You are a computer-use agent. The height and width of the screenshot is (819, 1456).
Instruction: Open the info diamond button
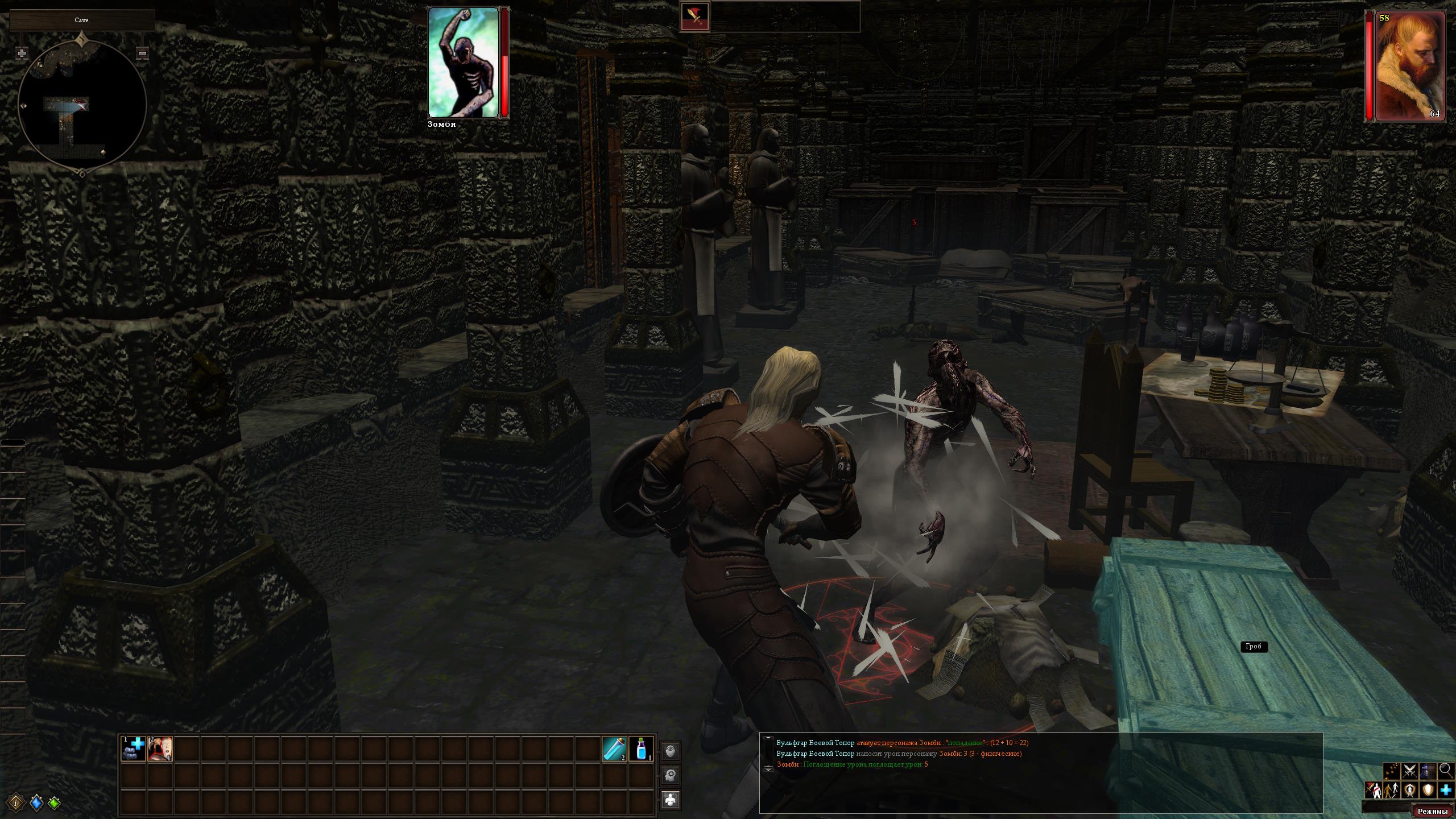tap(17, 802)
